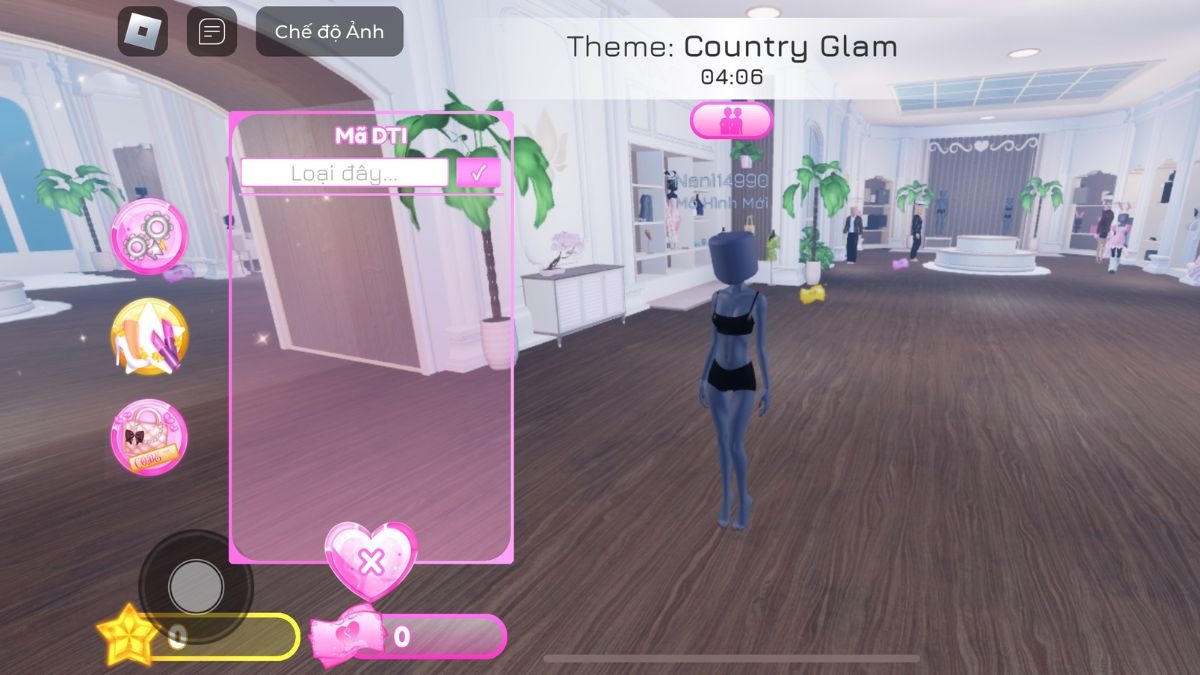Click the DTI code text field
Image resolution: width=1200 pixels, height=675 pixels.
(344, 173)
